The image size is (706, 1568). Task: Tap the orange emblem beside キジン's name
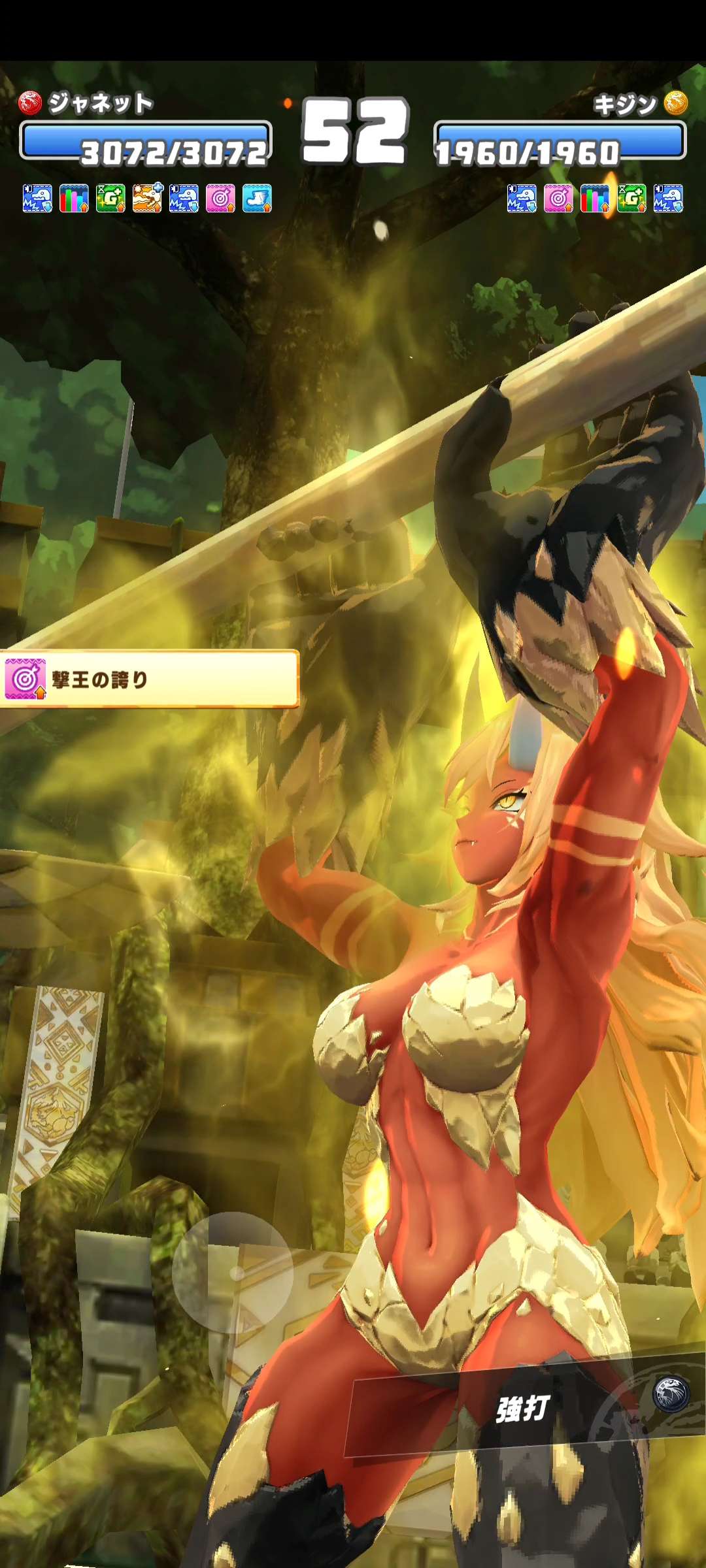pyautogui.click(x=676, y=103)
